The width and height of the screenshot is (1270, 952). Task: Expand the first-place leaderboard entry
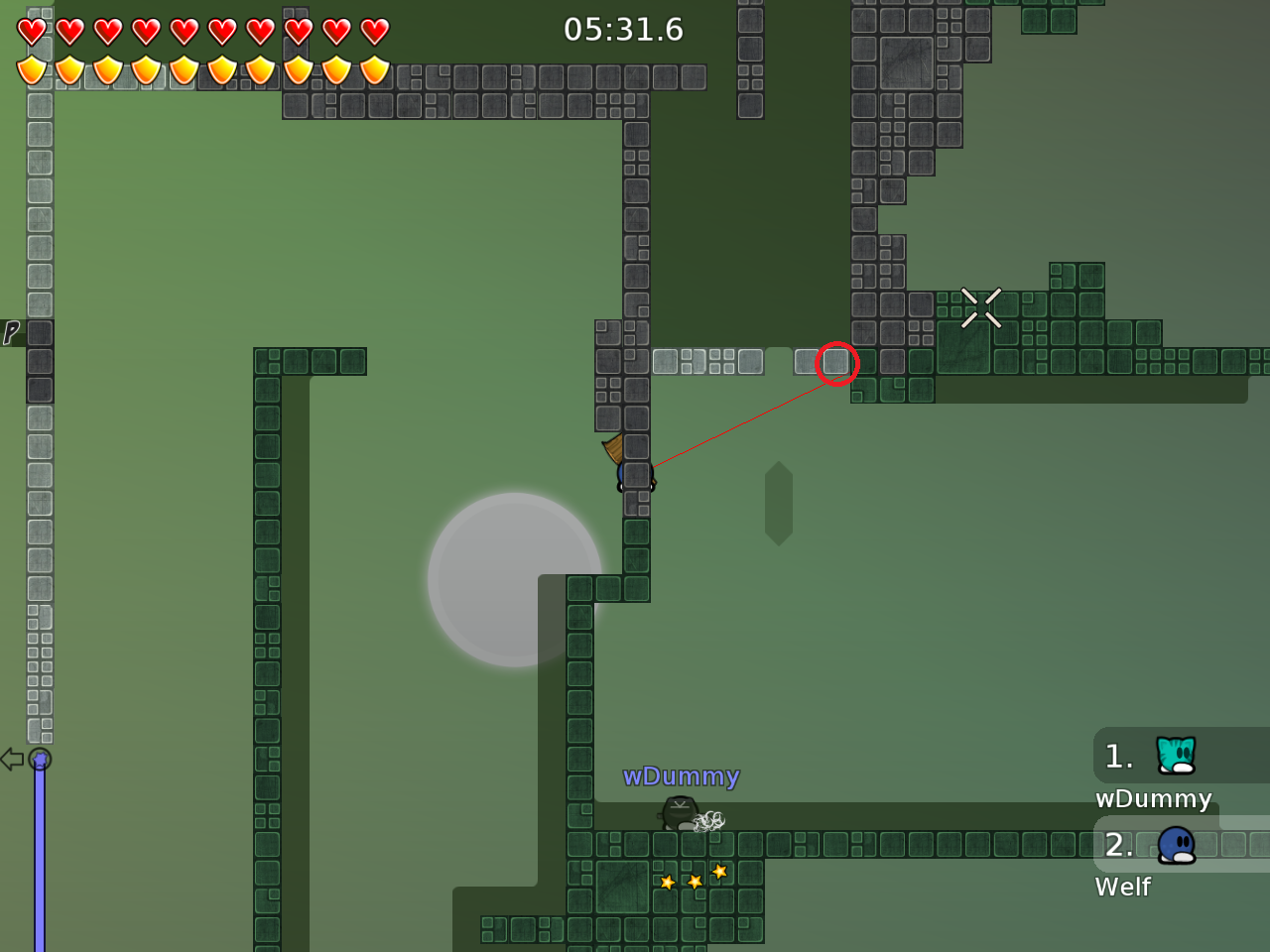pos(1117,756)
